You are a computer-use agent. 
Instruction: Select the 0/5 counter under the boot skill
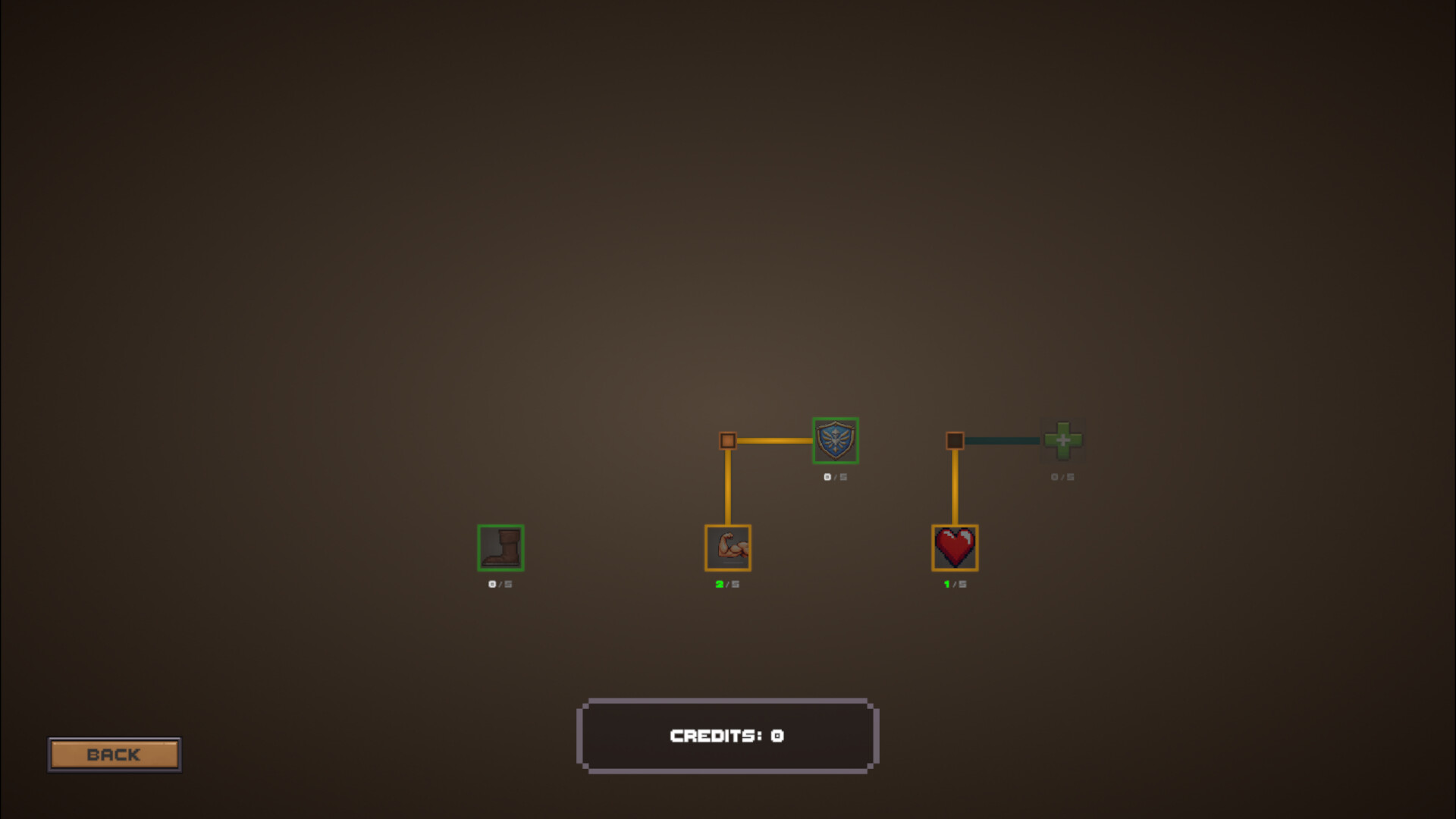pos(500,584)
